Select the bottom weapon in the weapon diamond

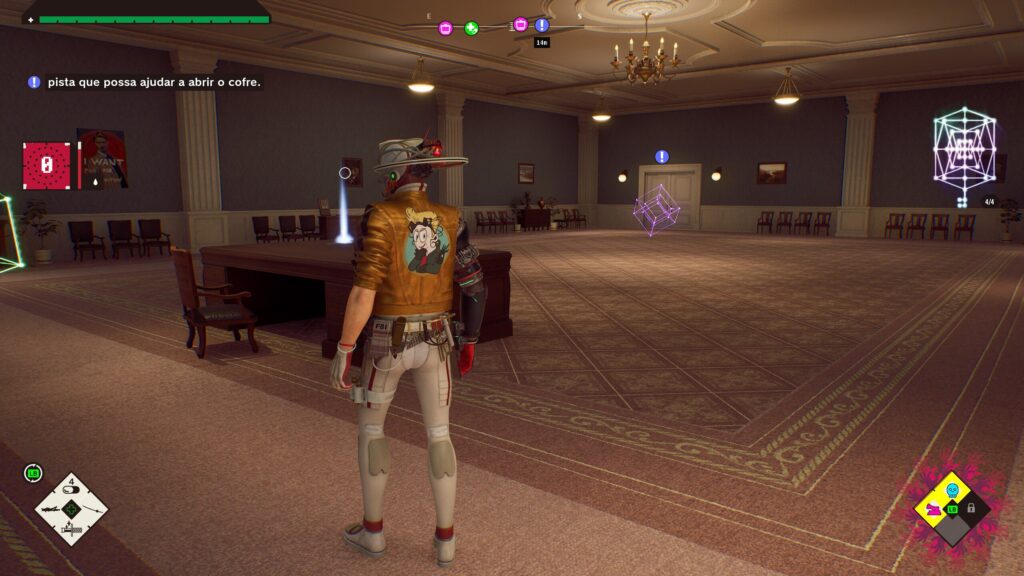(x=71, y=530)
